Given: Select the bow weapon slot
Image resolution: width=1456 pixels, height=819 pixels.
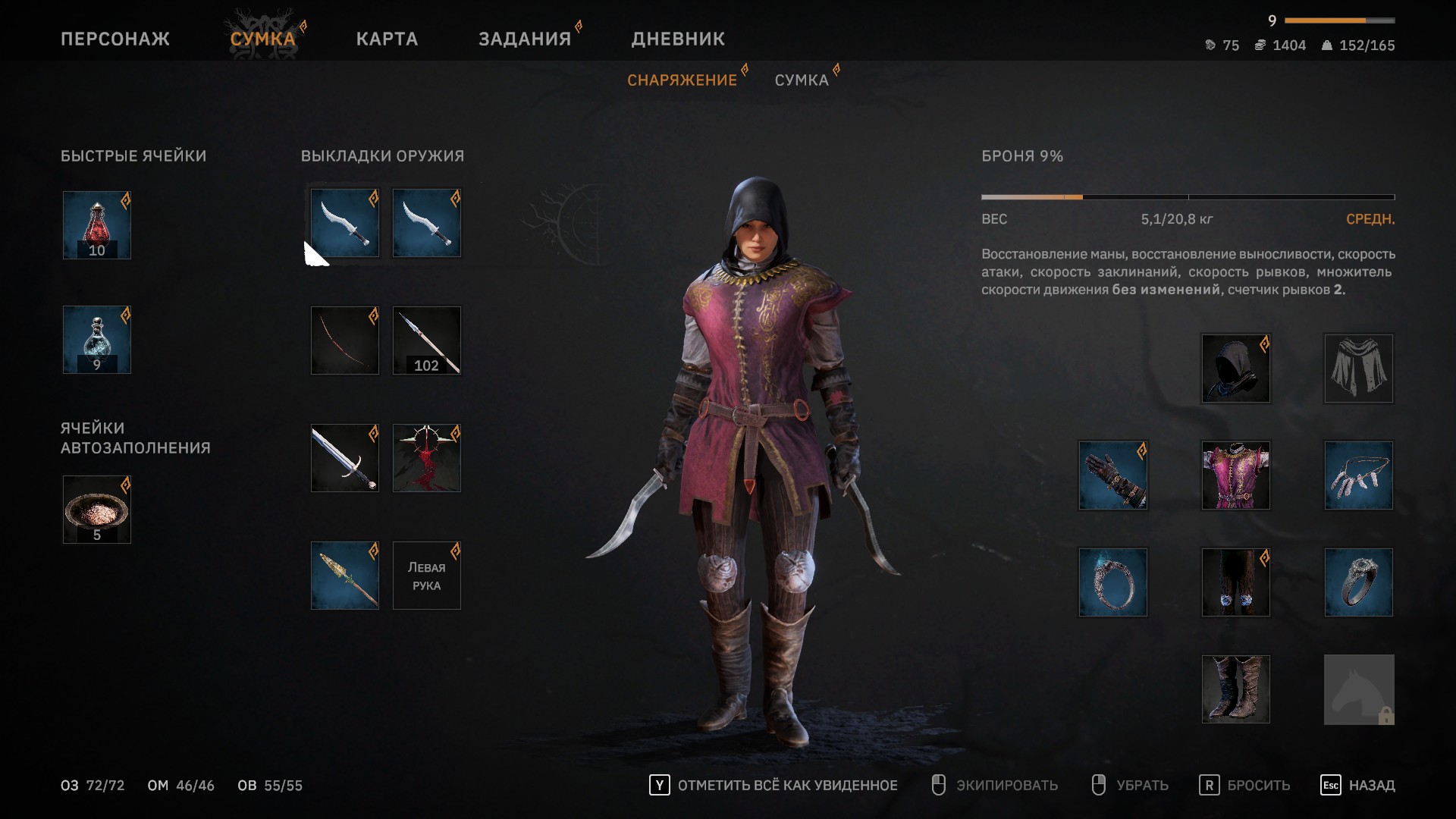Looking at the screenshot, I should point(345,340).
